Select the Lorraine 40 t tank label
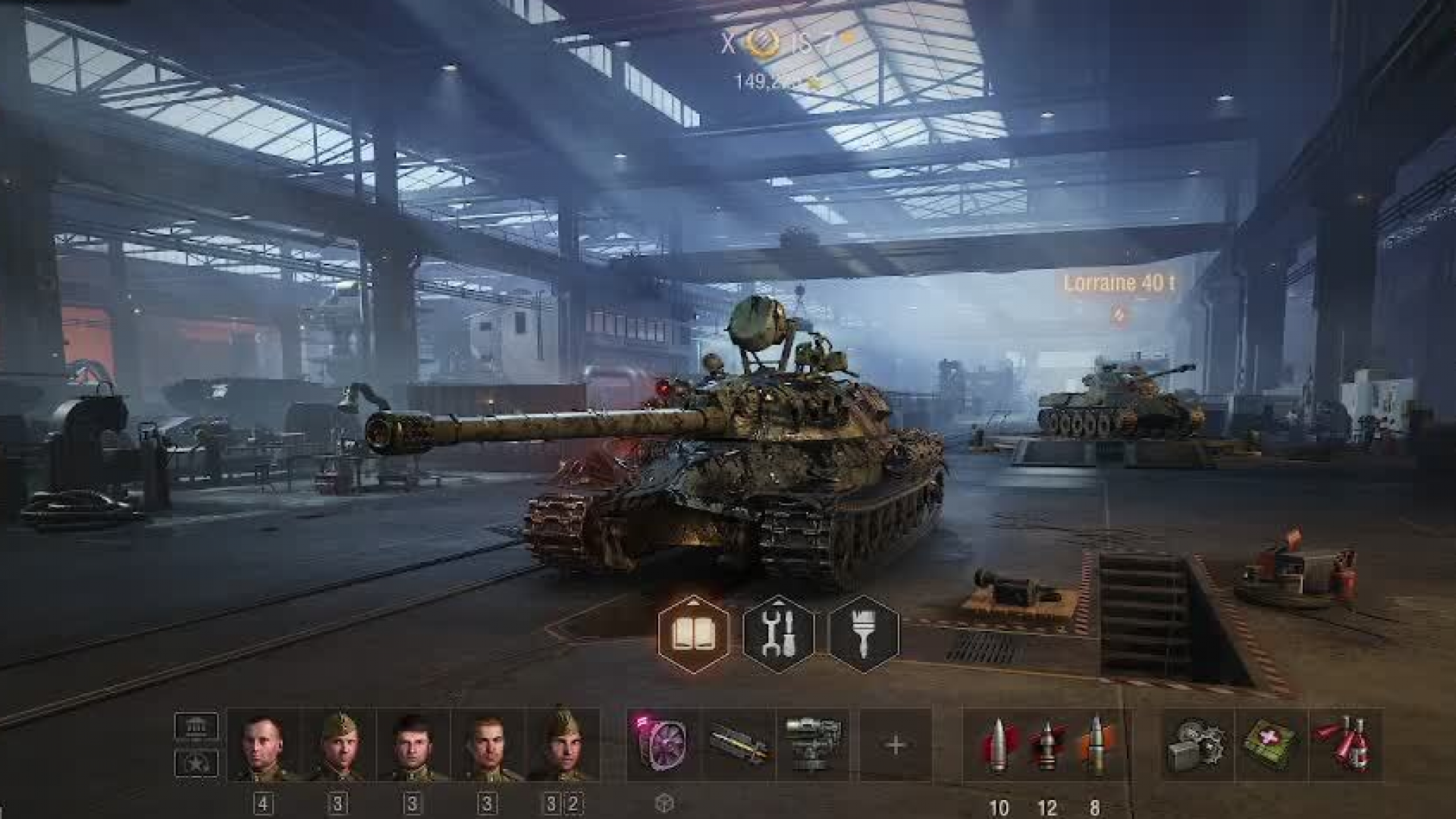Image resolution: width=1456 pixels, height=819 pixels. click(x=1119, y=284)
